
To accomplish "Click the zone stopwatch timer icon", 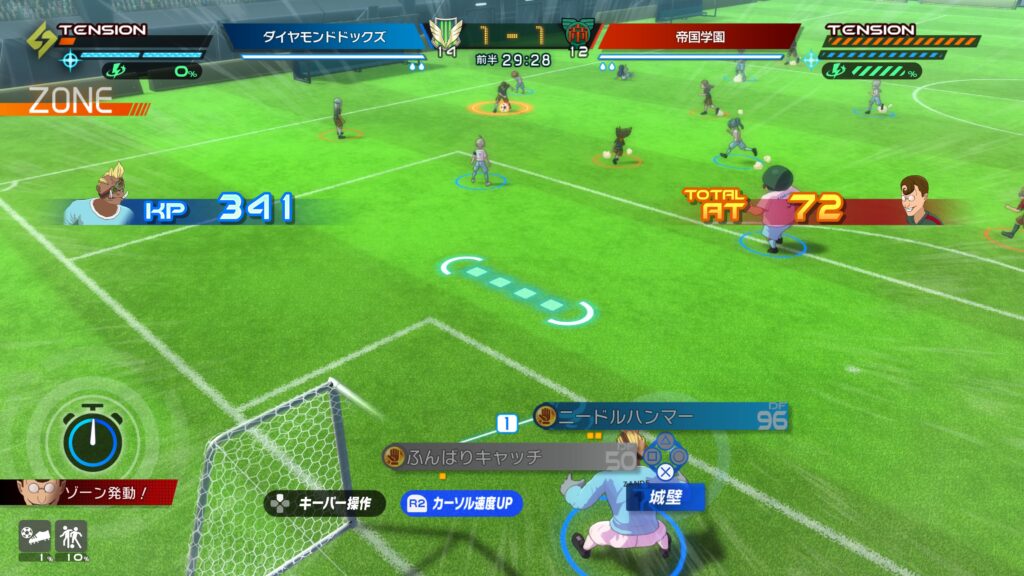I will point(92,436).
